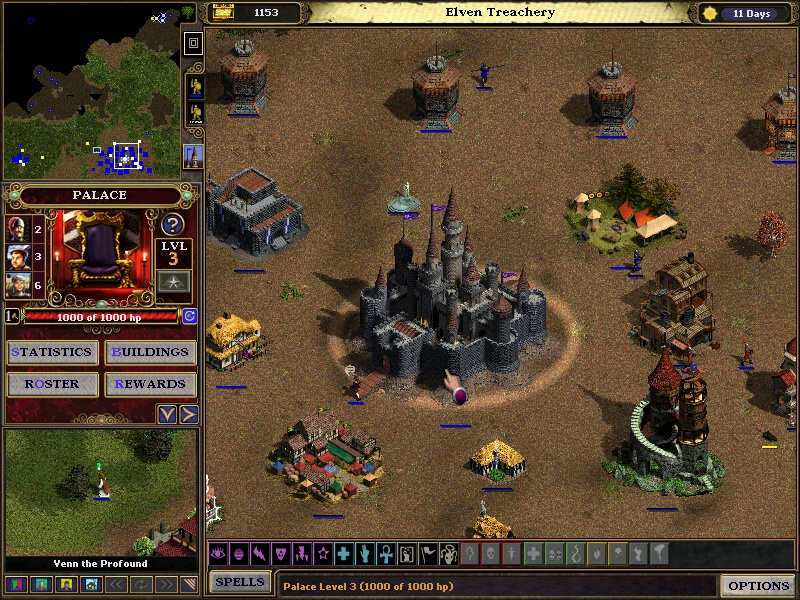Viewport: 800px width, 600px height.
Task: Choose the flag spell icon
Action: pyautogui.click(x=427, y=553)
